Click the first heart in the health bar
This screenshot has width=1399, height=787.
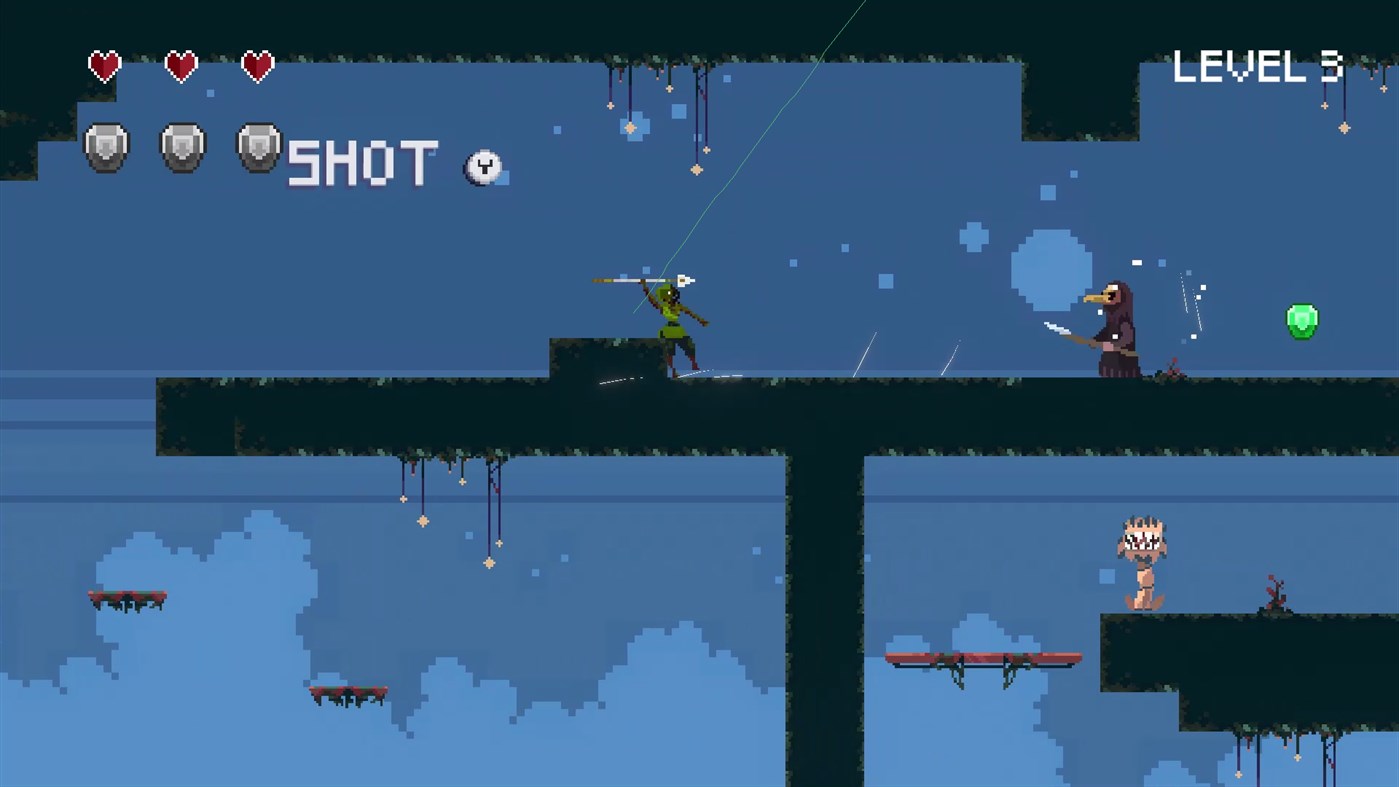(104, 64)
